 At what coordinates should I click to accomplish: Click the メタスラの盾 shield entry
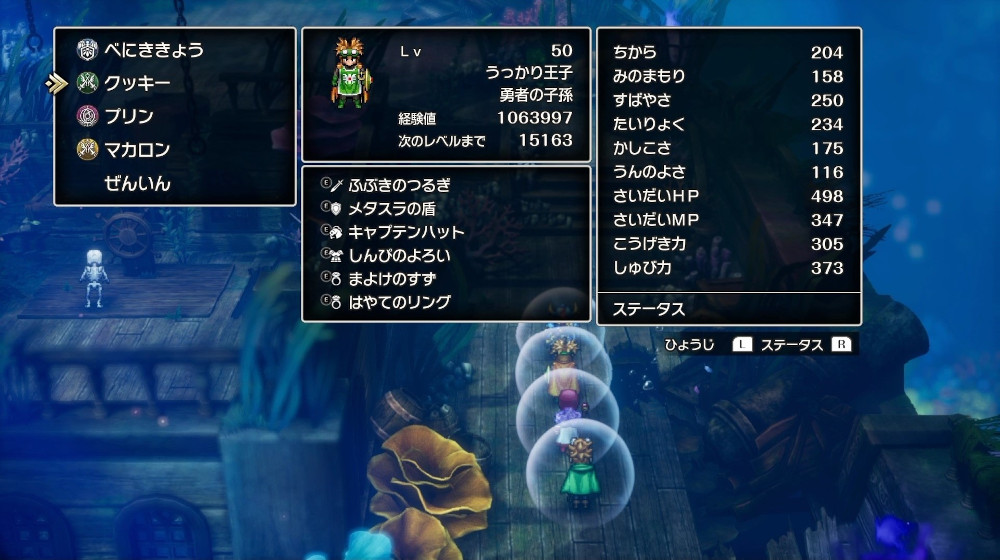391,208
